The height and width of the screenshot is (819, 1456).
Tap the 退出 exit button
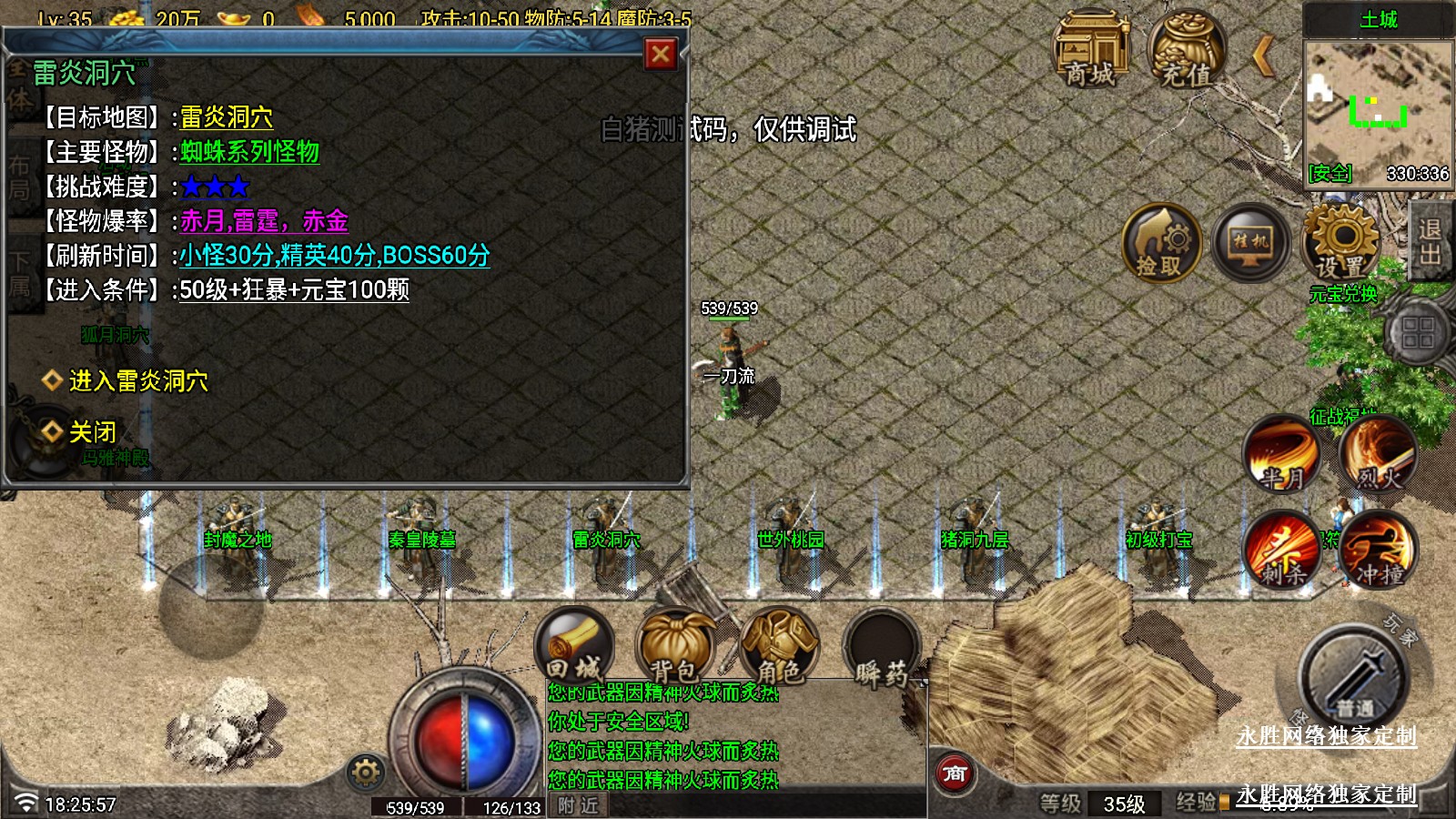1430,241
